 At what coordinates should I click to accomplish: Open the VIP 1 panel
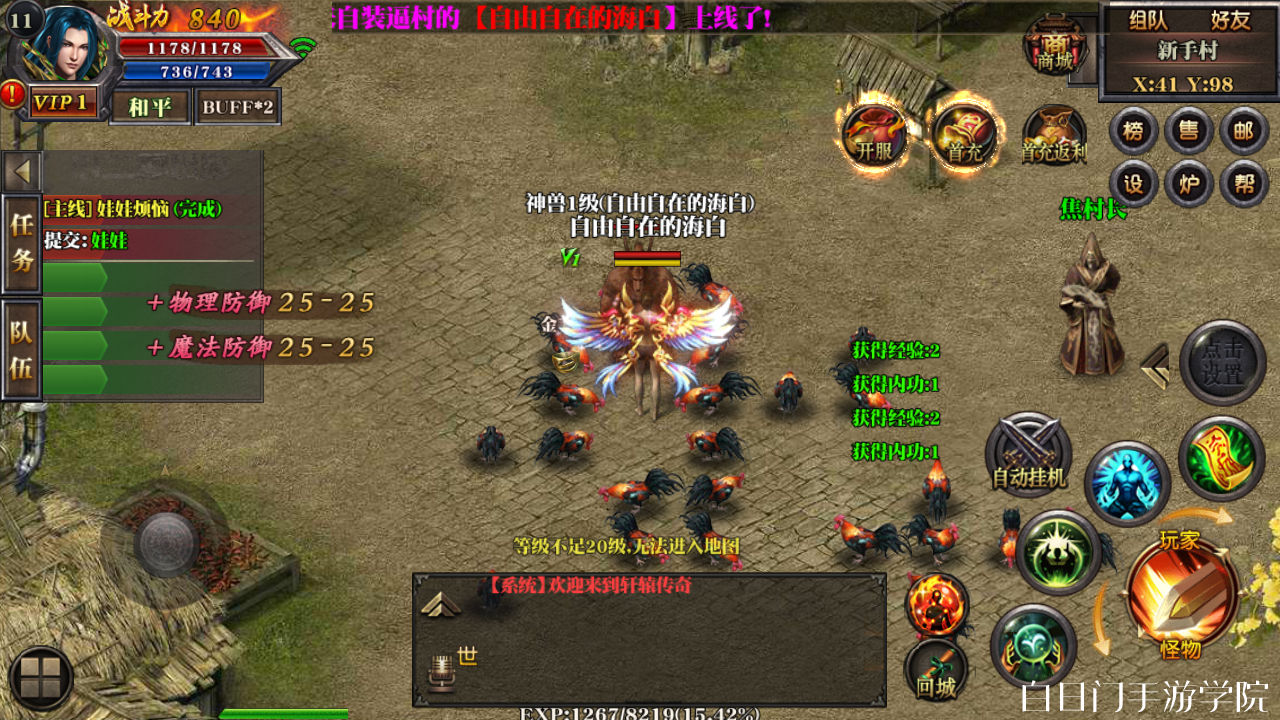(x=64, y=102)
